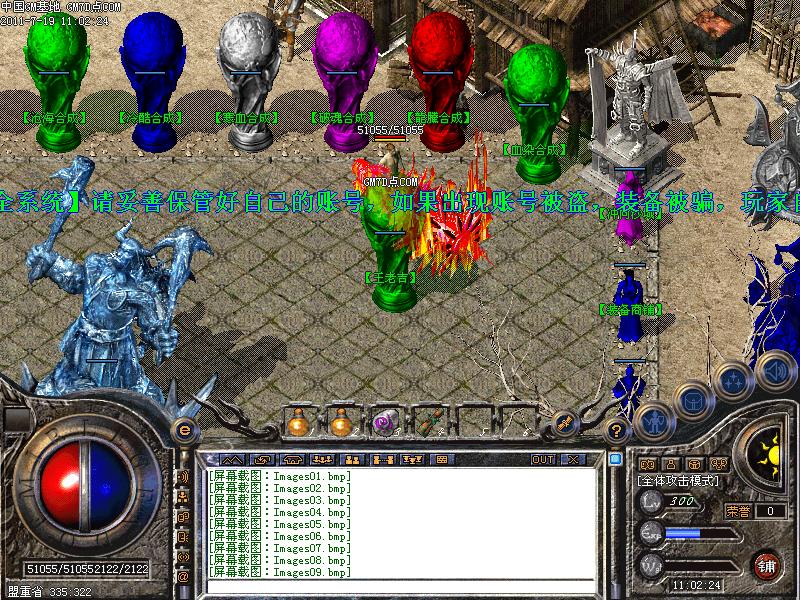Open the bag inventory round button
The width and height of the screenshot is (800, 600).
pos(692,400)
